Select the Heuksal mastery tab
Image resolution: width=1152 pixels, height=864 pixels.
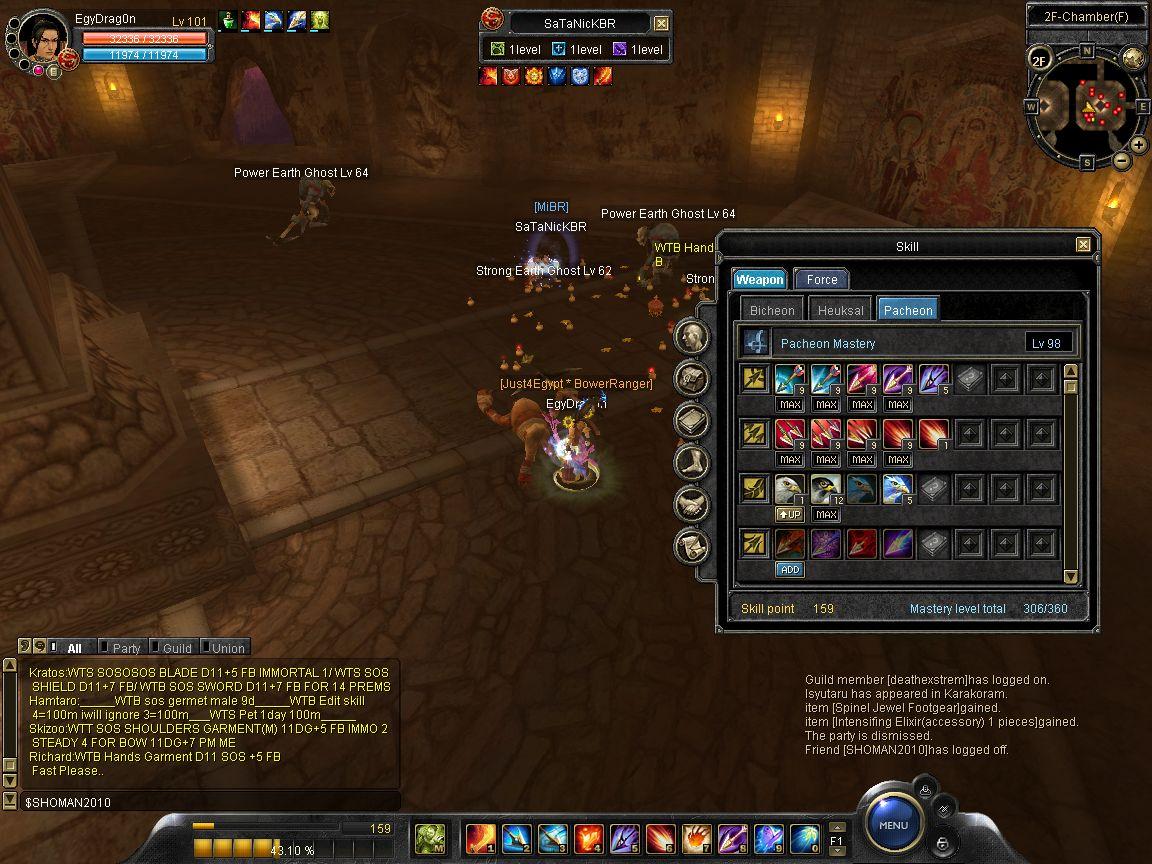(840, 310)
